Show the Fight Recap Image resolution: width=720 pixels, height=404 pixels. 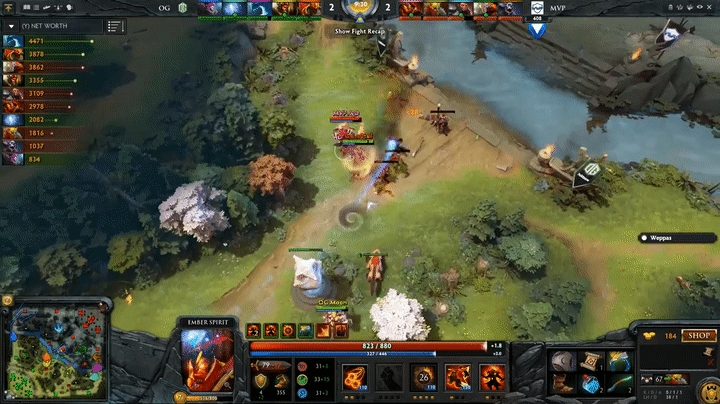[x=359, y=31]
